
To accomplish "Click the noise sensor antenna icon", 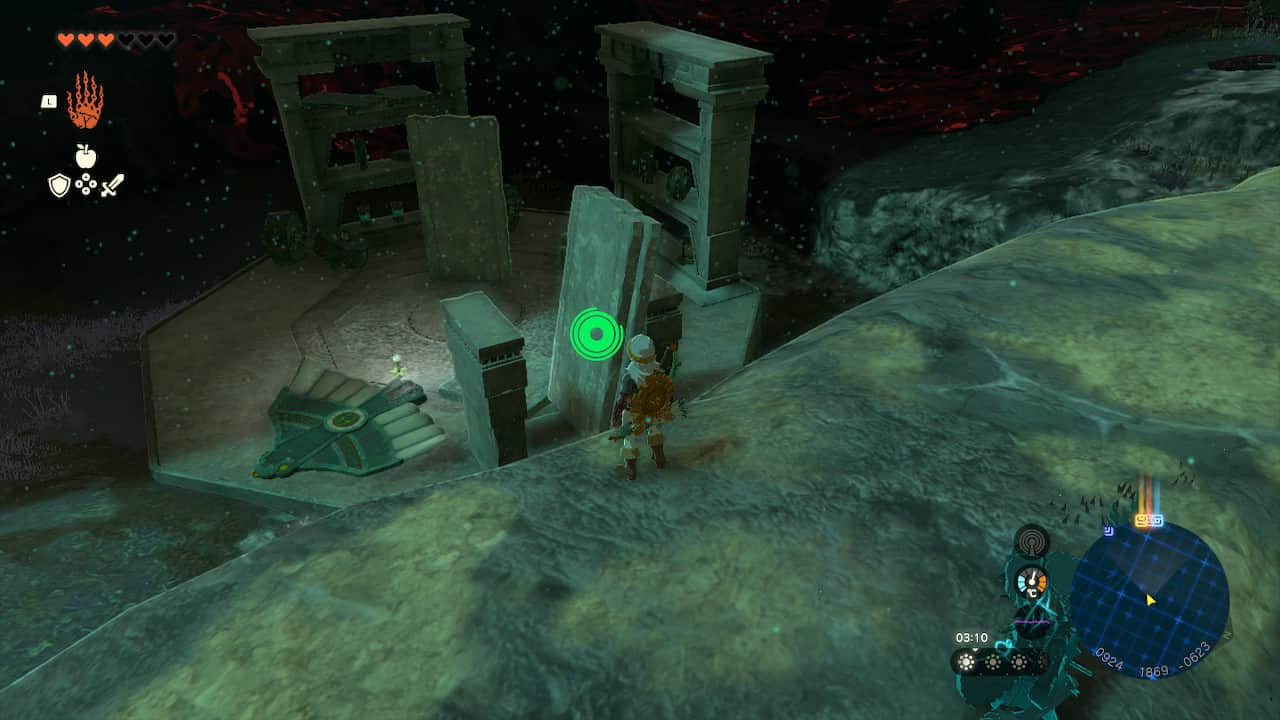I will (1032, 542).
